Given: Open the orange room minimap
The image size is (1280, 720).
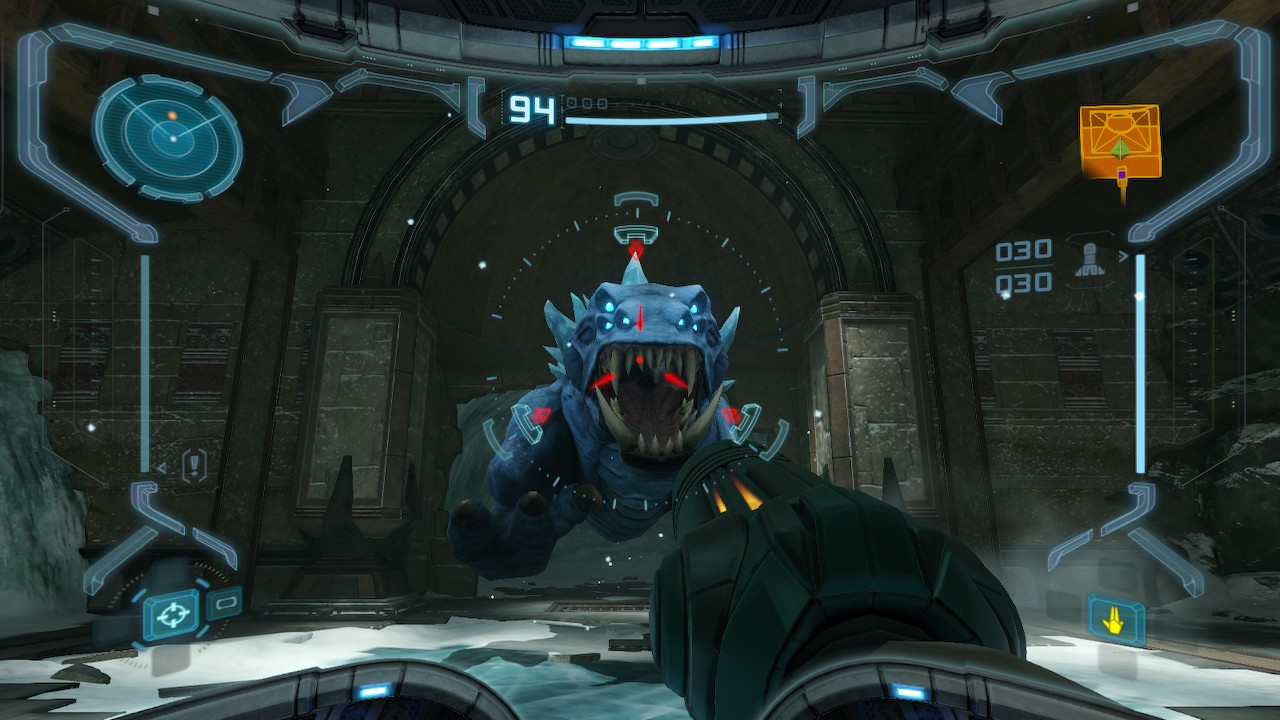Looking at the screenshot, I should (1120, 143).
